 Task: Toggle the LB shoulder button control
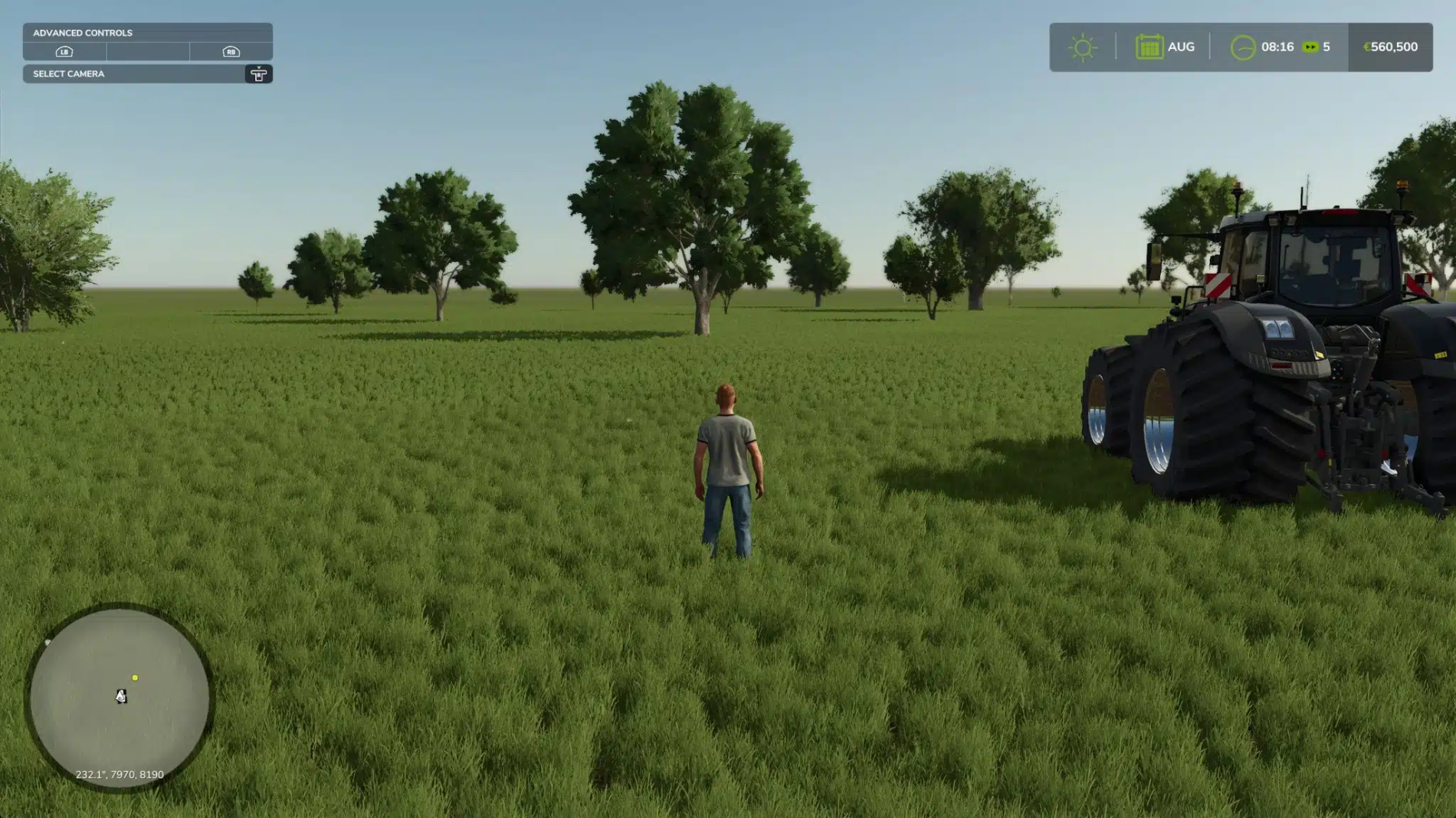pyautogui.click(x=64, y=52)
